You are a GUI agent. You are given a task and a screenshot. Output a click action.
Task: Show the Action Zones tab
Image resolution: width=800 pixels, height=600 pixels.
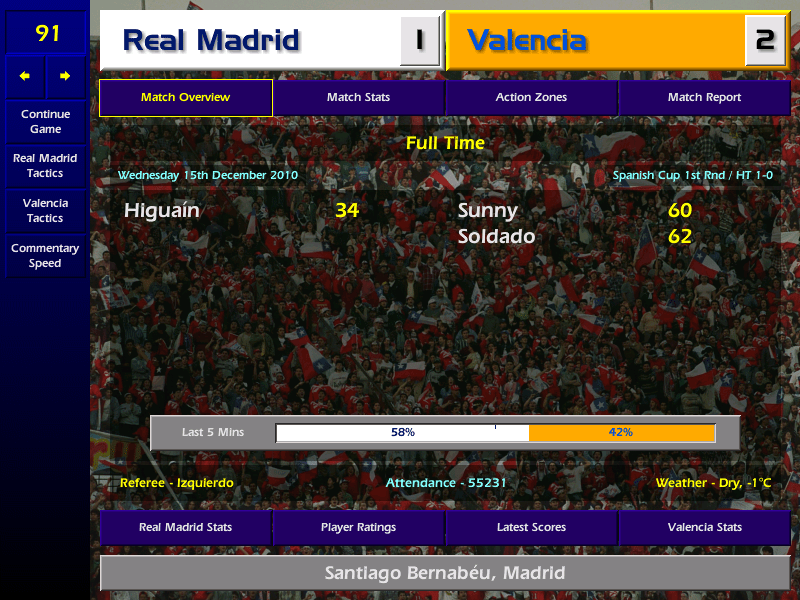tap(531, 98)
